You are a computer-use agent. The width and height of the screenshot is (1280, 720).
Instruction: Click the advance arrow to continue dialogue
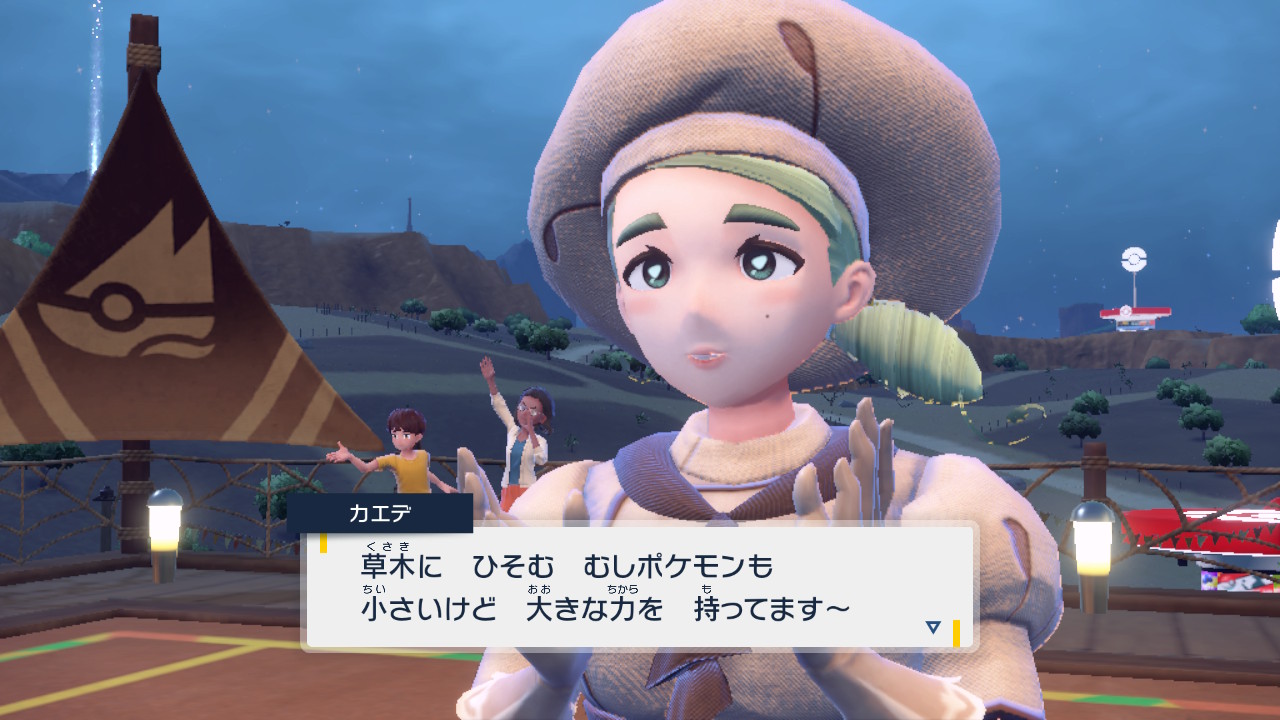click(930, 628)
